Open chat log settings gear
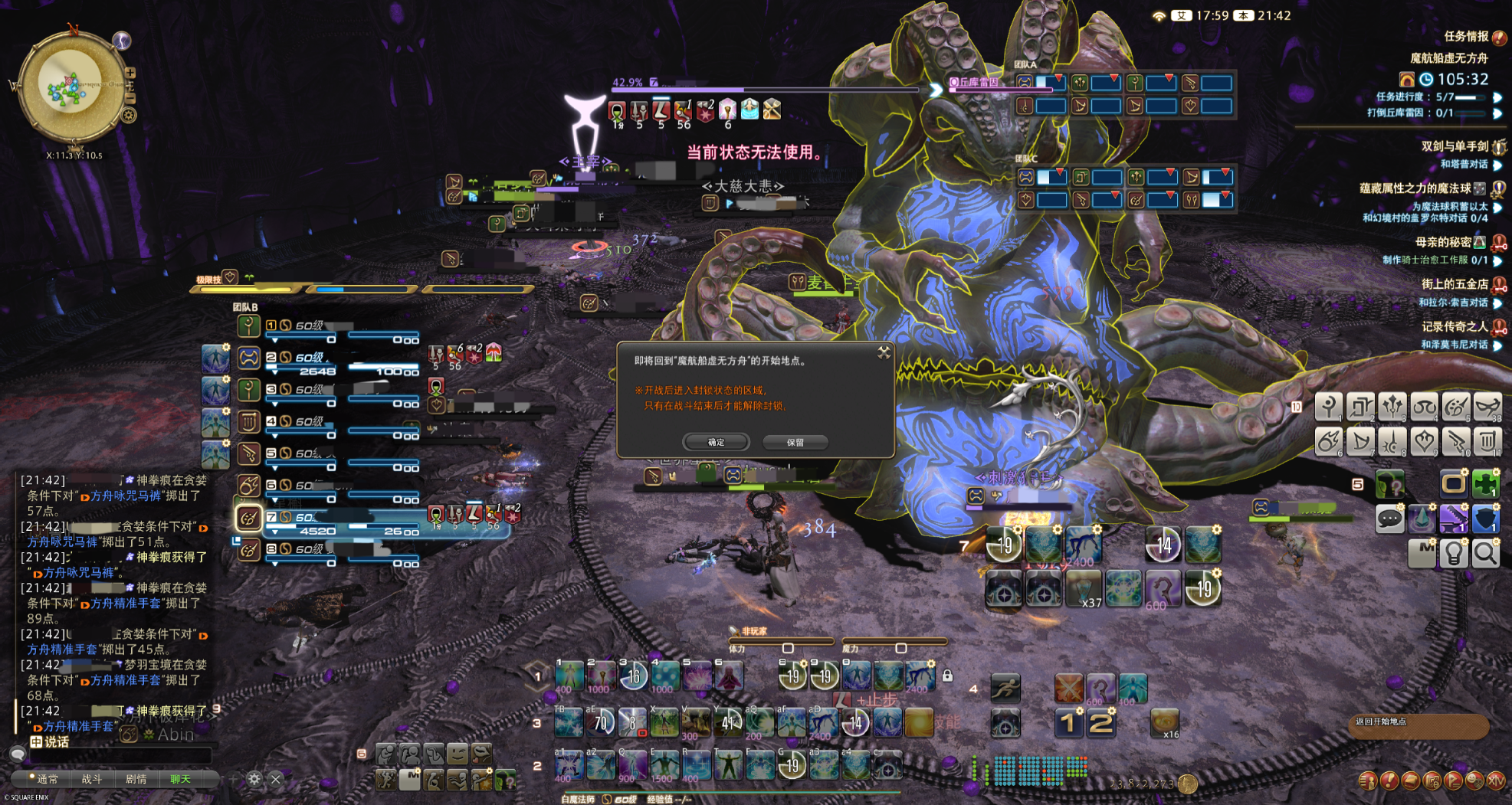 tap(254, 779)
